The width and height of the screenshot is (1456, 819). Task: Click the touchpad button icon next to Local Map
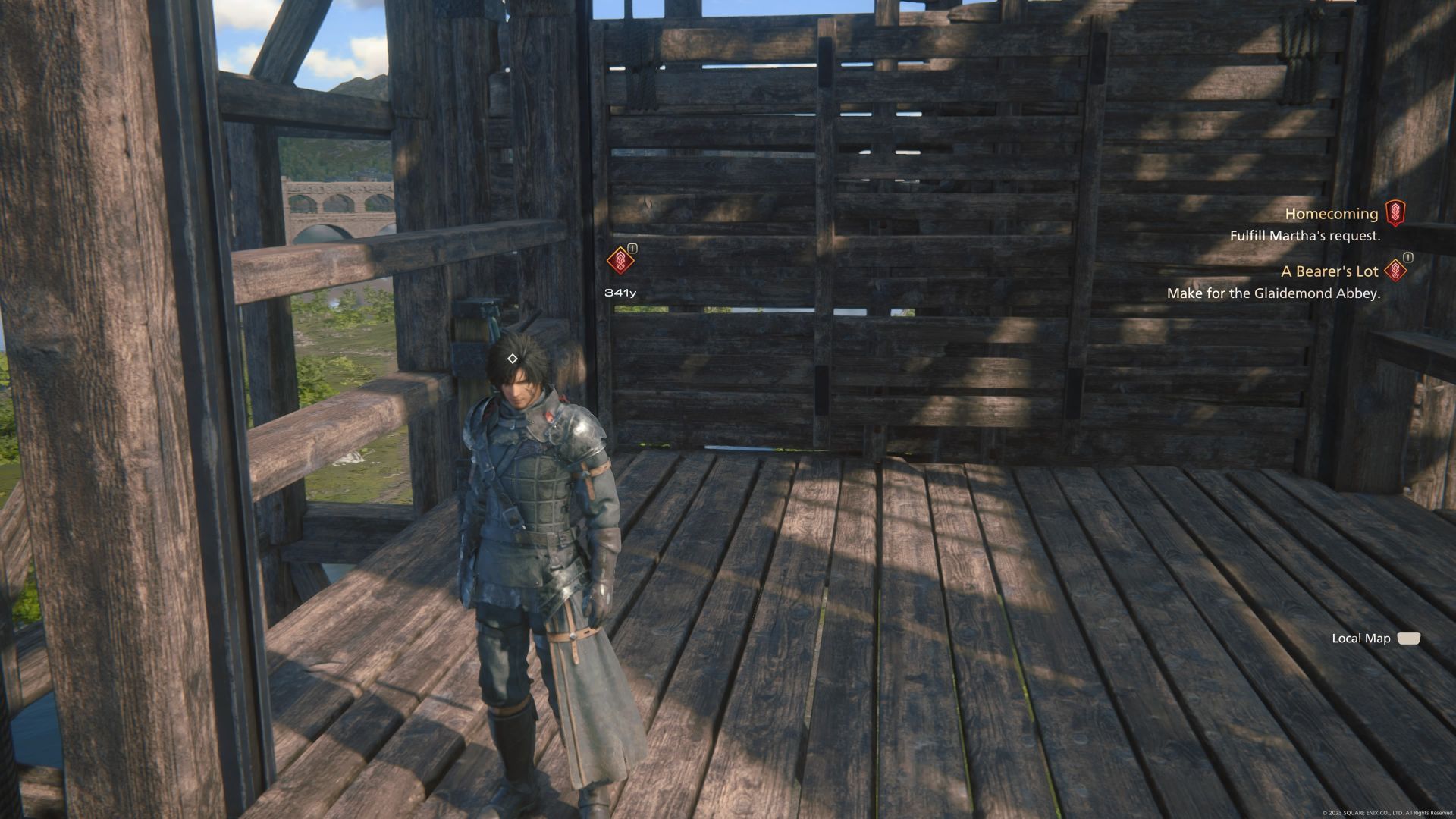pyautogui.click(x=1407, y=639)
